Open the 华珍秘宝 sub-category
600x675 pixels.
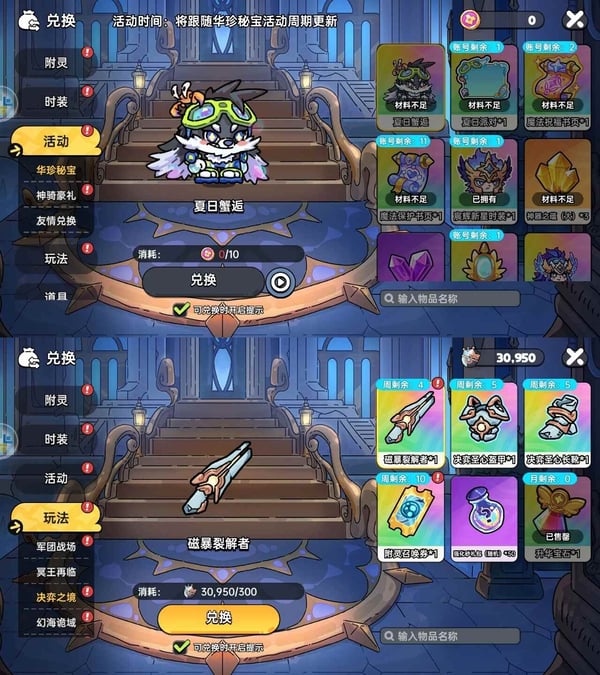pyautogui.click(x=56, y=170)
